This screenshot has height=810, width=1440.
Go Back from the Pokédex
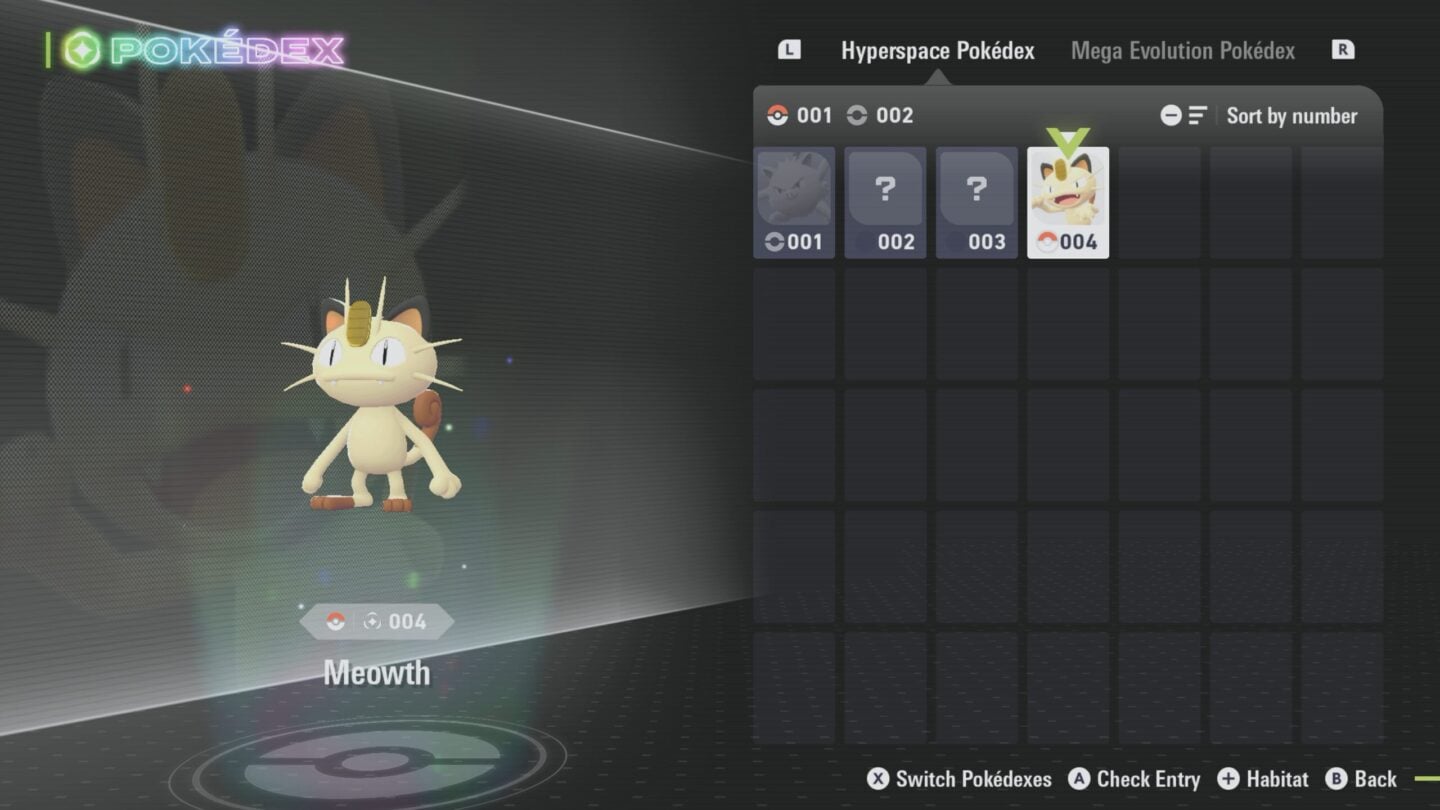1361,779
